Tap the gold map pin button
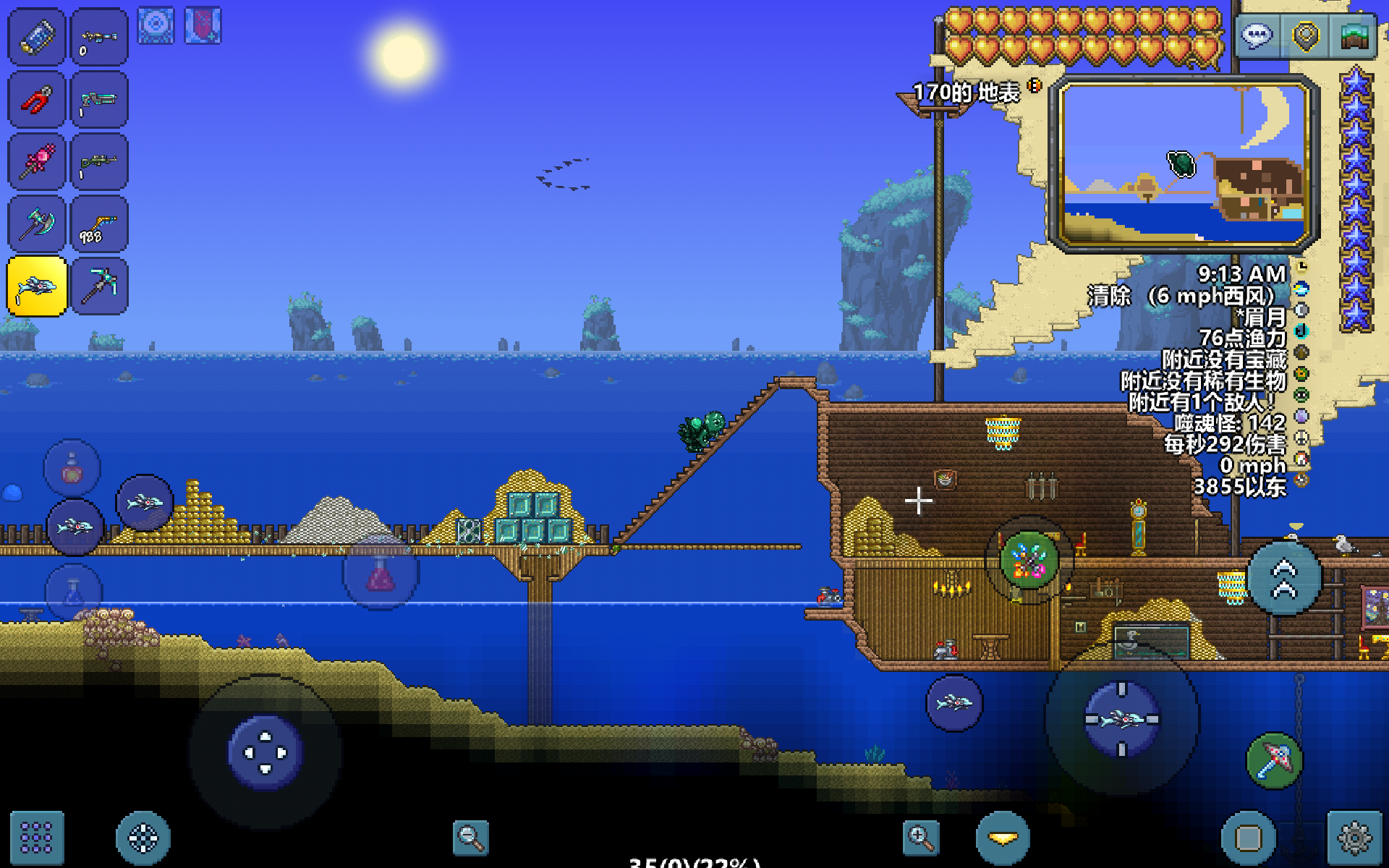Screen dimensions: 1389x868 pos(1305,35)
